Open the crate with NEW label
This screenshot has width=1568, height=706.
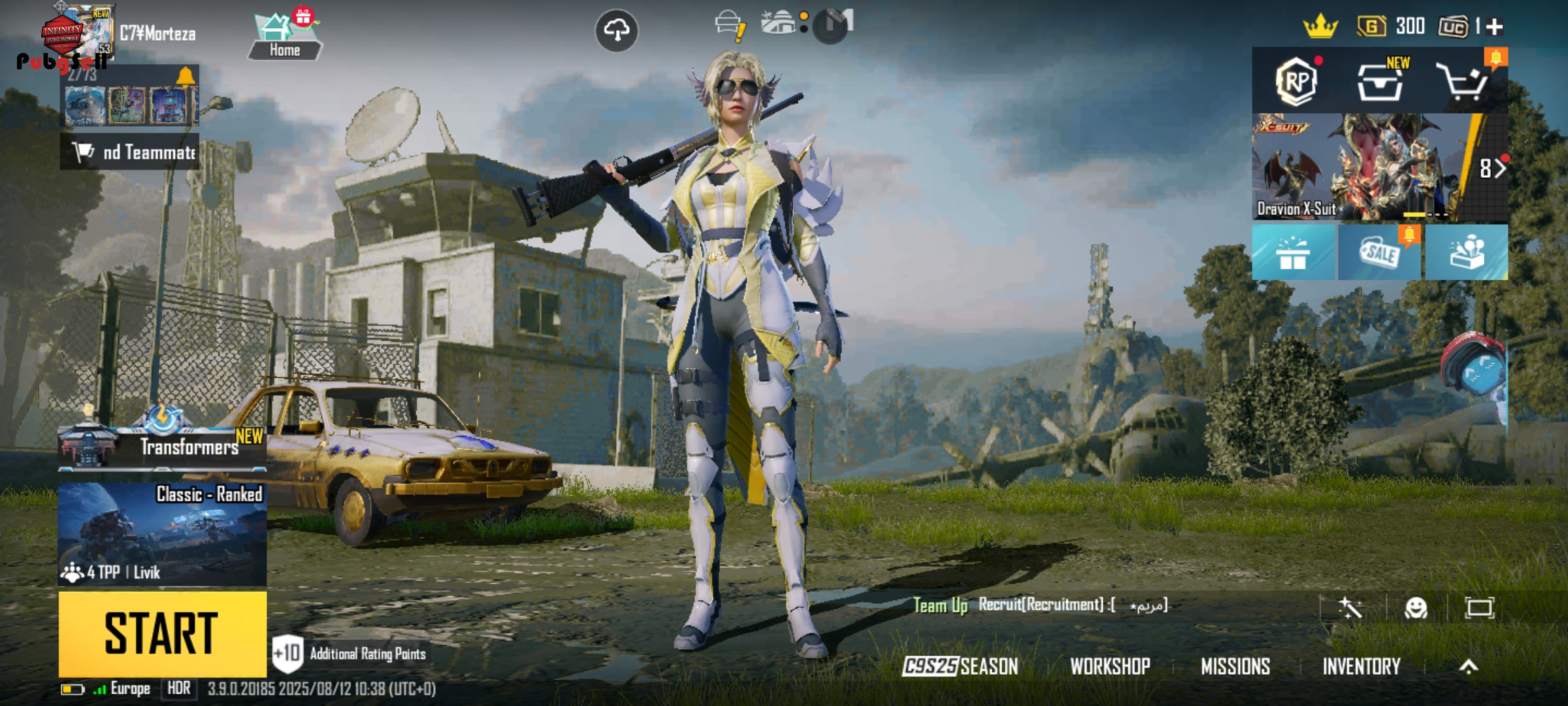[1380, 82]
